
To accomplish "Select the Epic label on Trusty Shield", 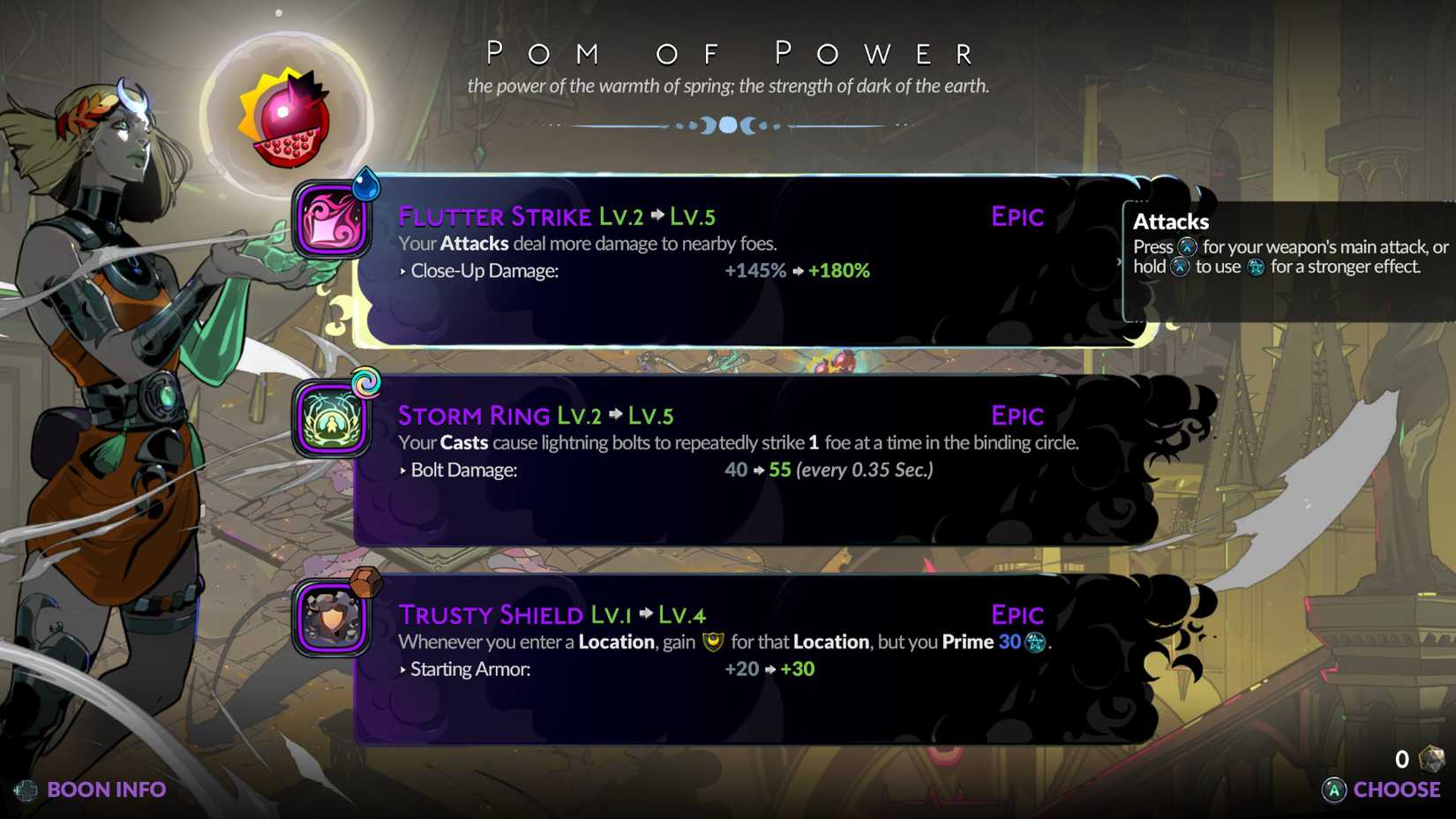I will [1017, 614].
